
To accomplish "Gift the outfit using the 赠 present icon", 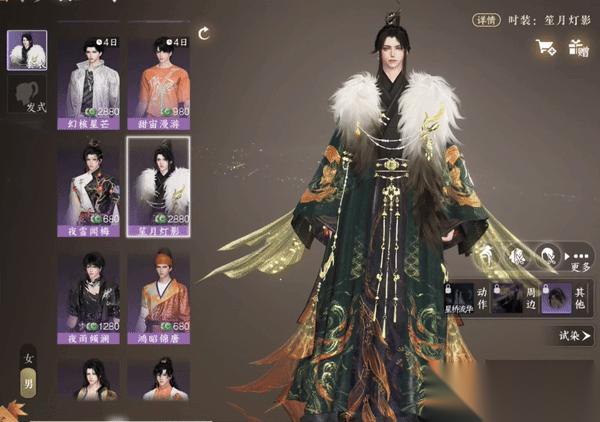I will tap(577, 46).
